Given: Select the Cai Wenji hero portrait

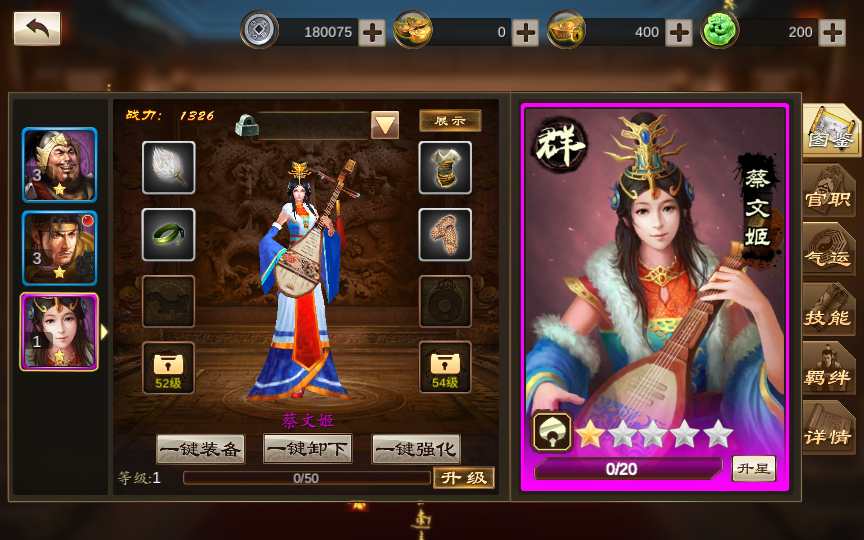Looking at the screenshot, I should coord(60,331).
